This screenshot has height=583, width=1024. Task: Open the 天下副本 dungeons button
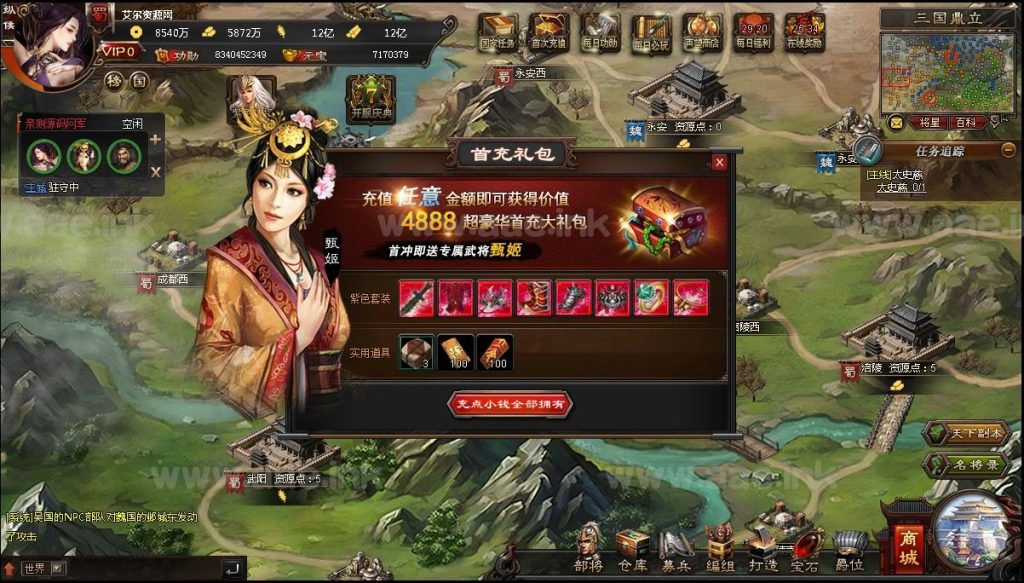point(966,434)
